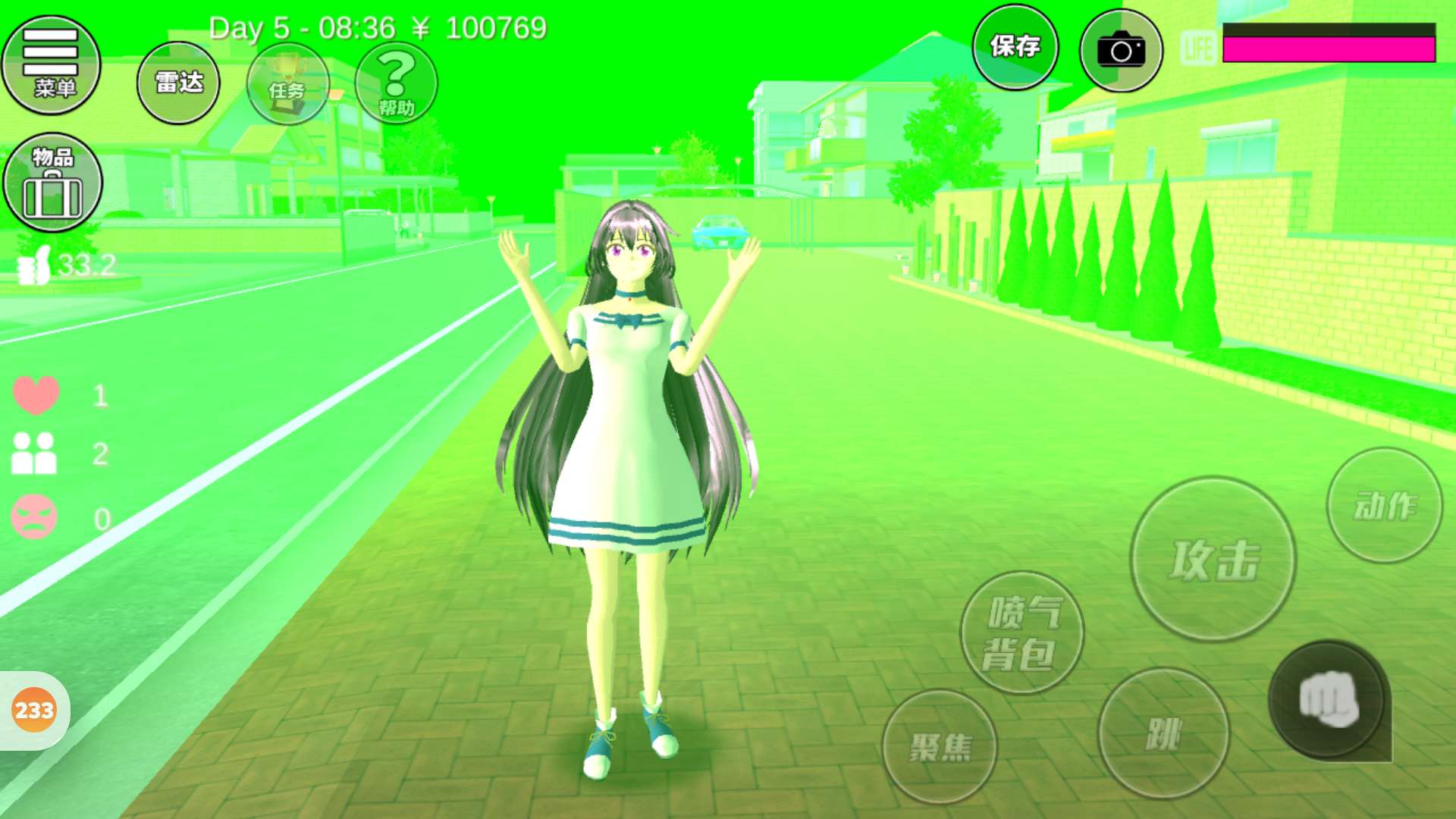The height and width of the screenshot is (819, 1456).
Task: Open the 物品 suitcase inventory
Action: (x=52, y=183)
